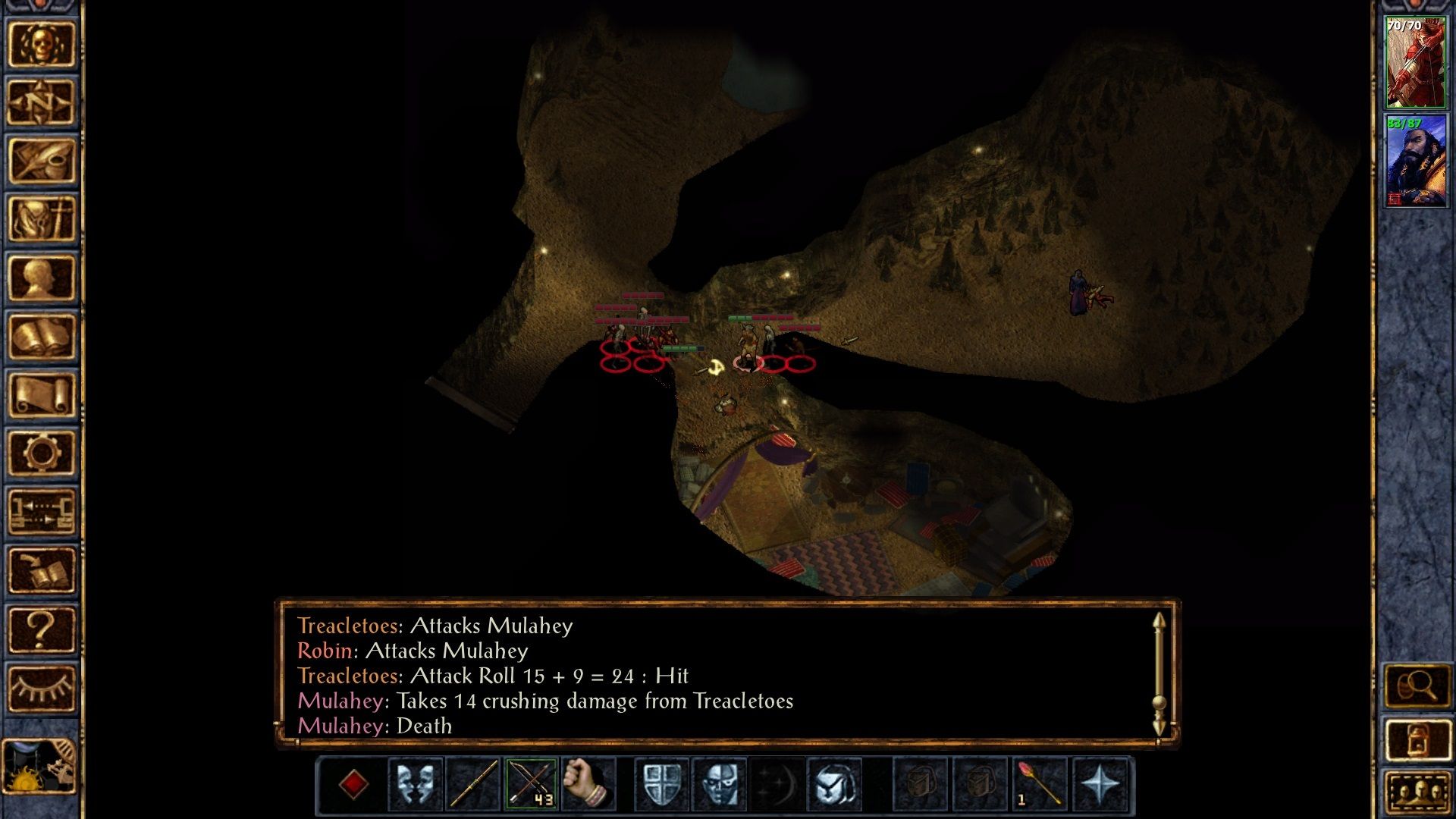Screen dimensions: 1456x819
Task: Equip the quarterstaff weapon slot
Action: [473, 784]
